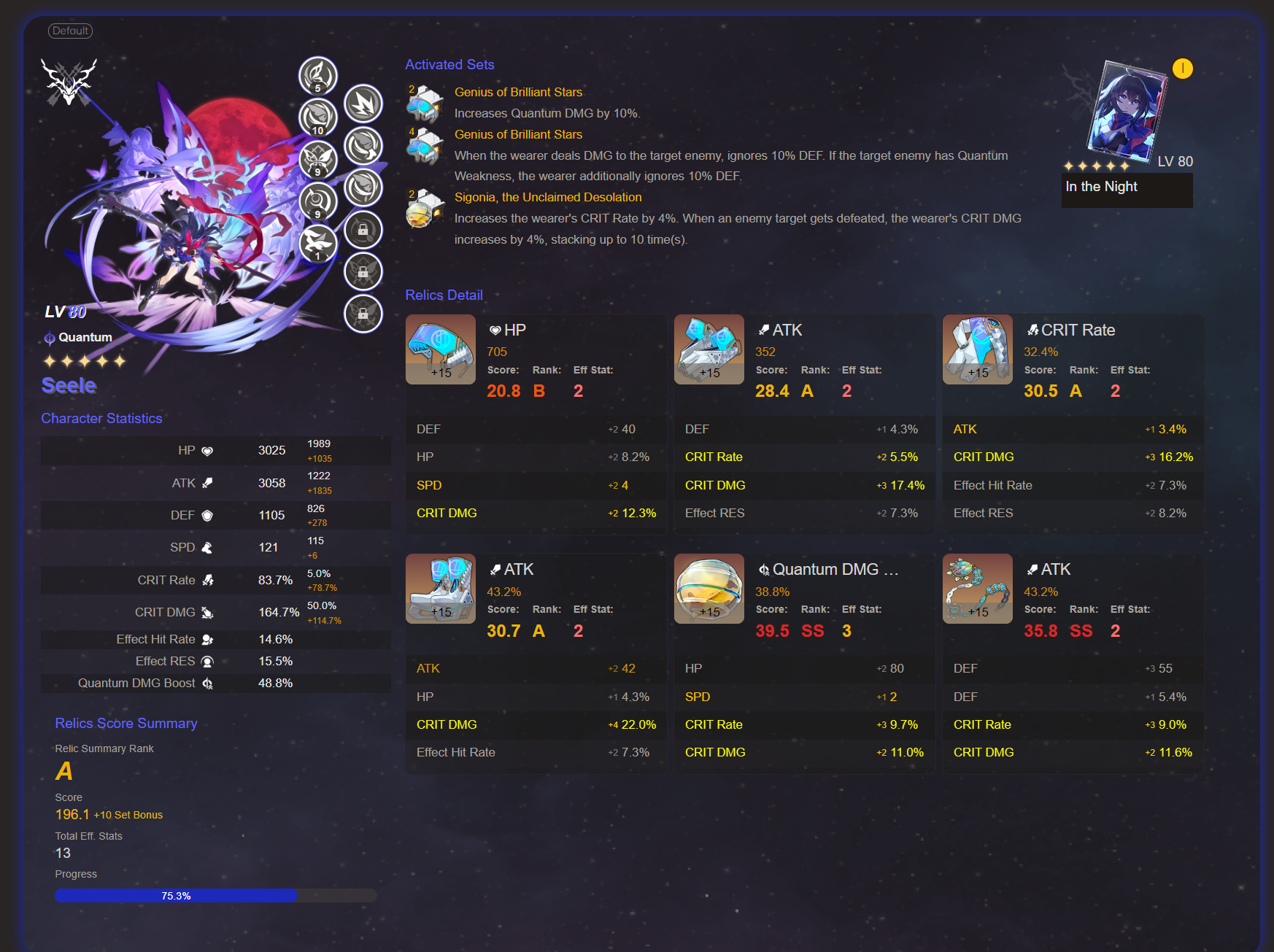The height and width of the screenshot is (952, 1274).
Task: Click the Seele character name
Action: [x=68, y=385]
